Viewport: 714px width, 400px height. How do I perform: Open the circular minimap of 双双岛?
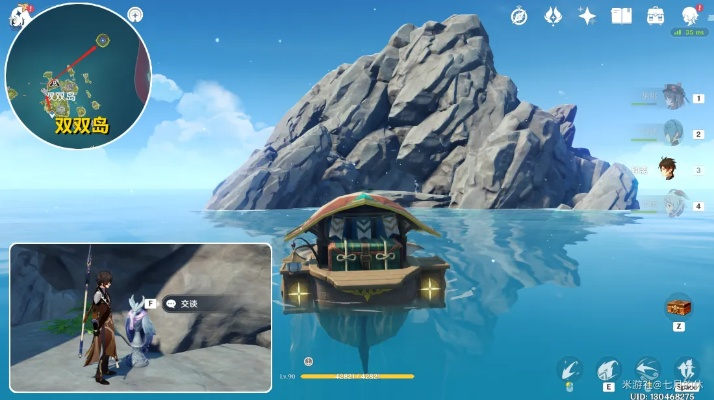[x=77, y=76]
